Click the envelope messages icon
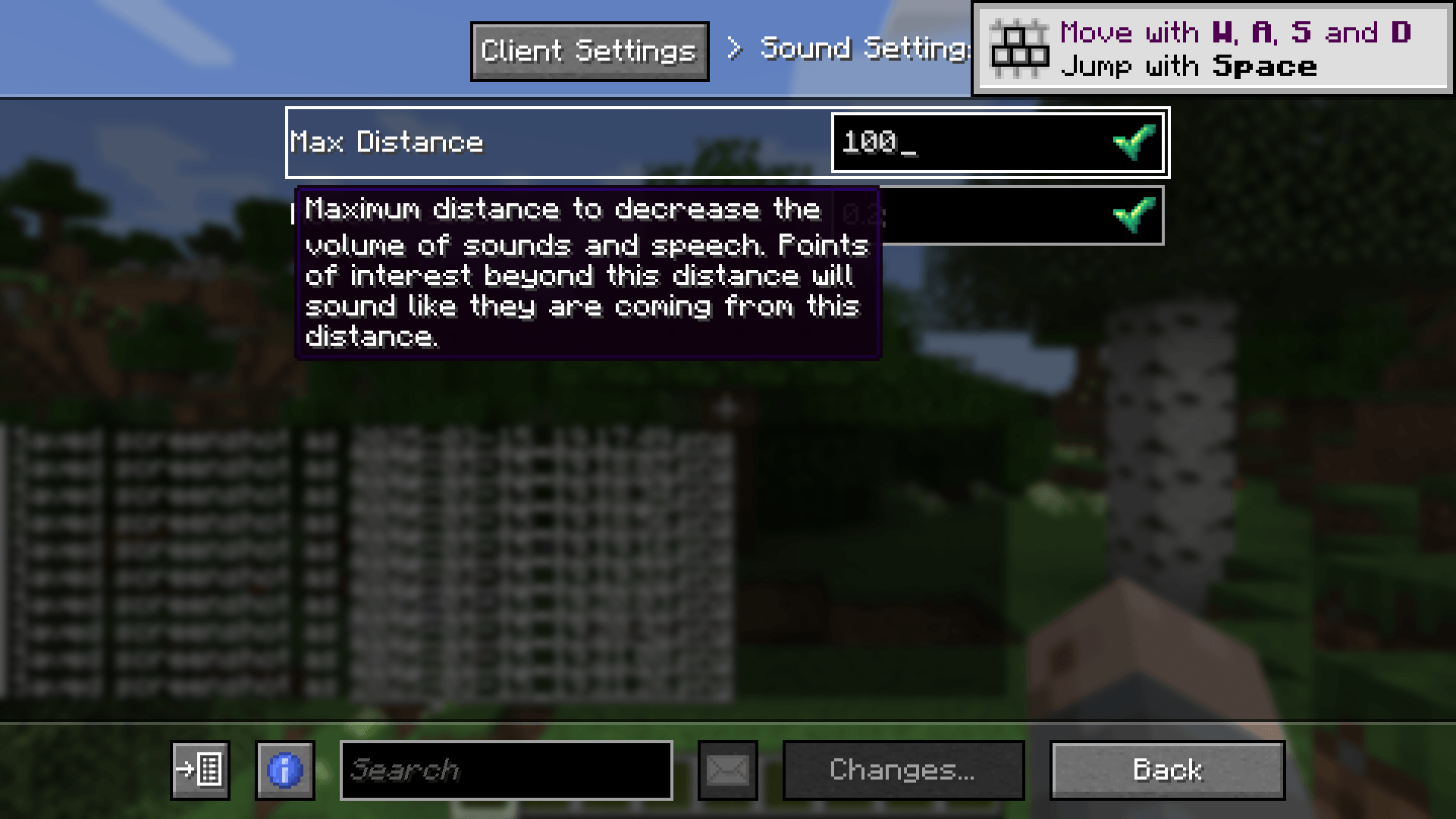The image size is (1456, 819). pos(726,770)
